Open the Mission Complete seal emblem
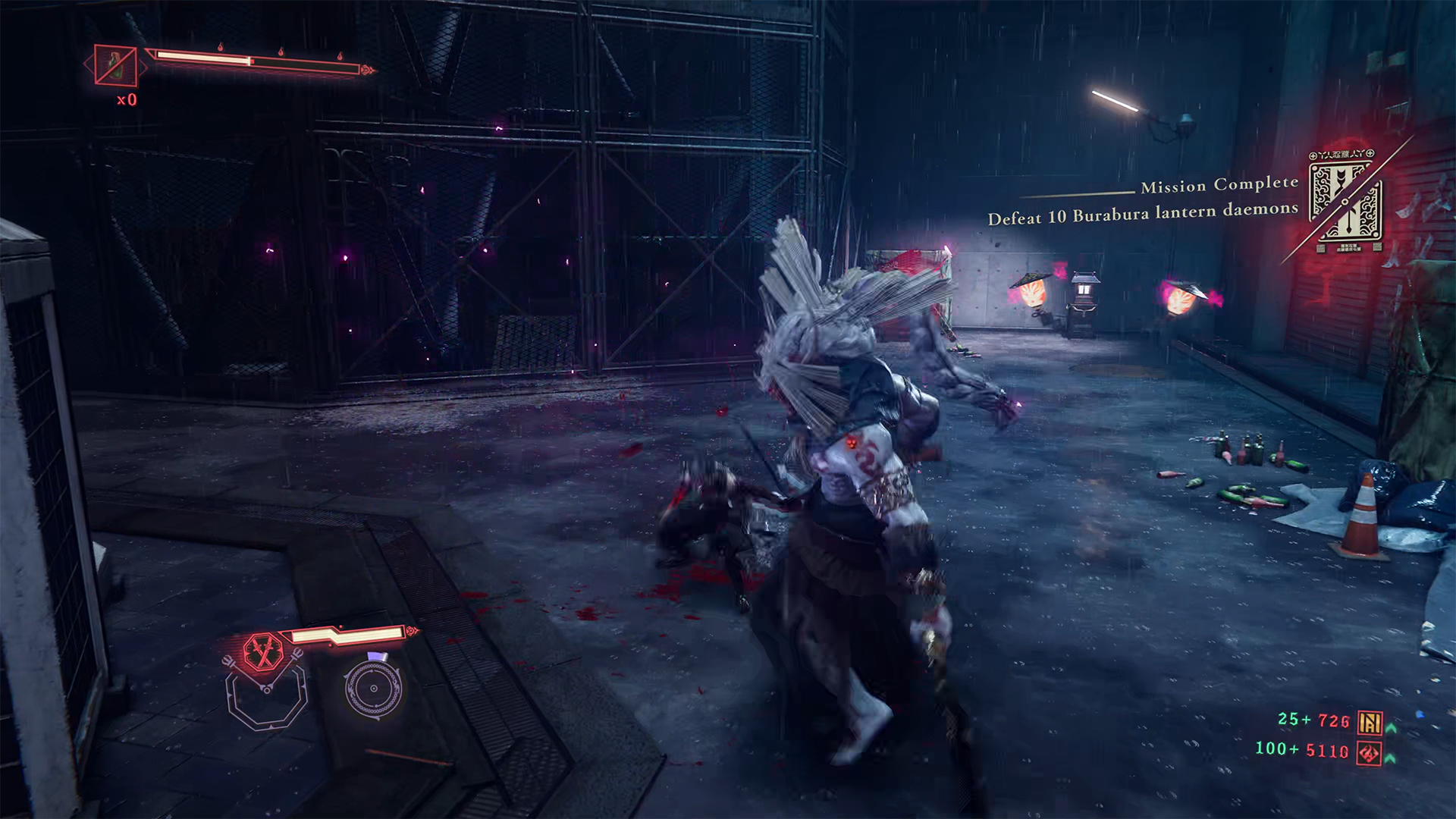The image size is (1456, 819). 1345,201
